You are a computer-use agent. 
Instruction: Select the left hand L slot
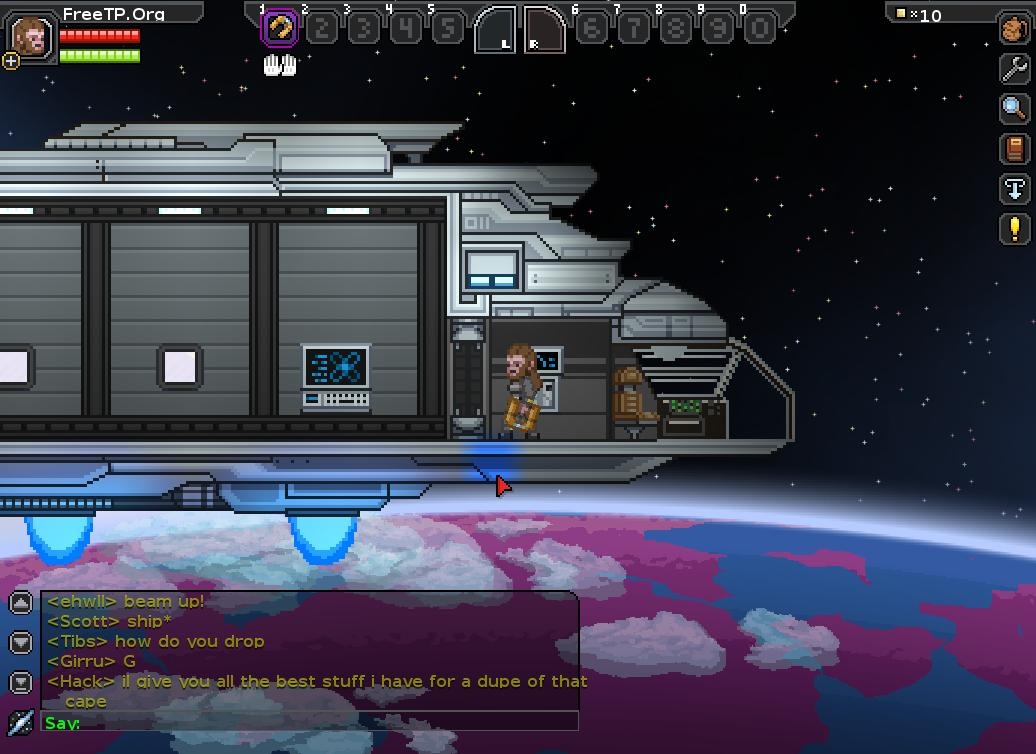495,30
